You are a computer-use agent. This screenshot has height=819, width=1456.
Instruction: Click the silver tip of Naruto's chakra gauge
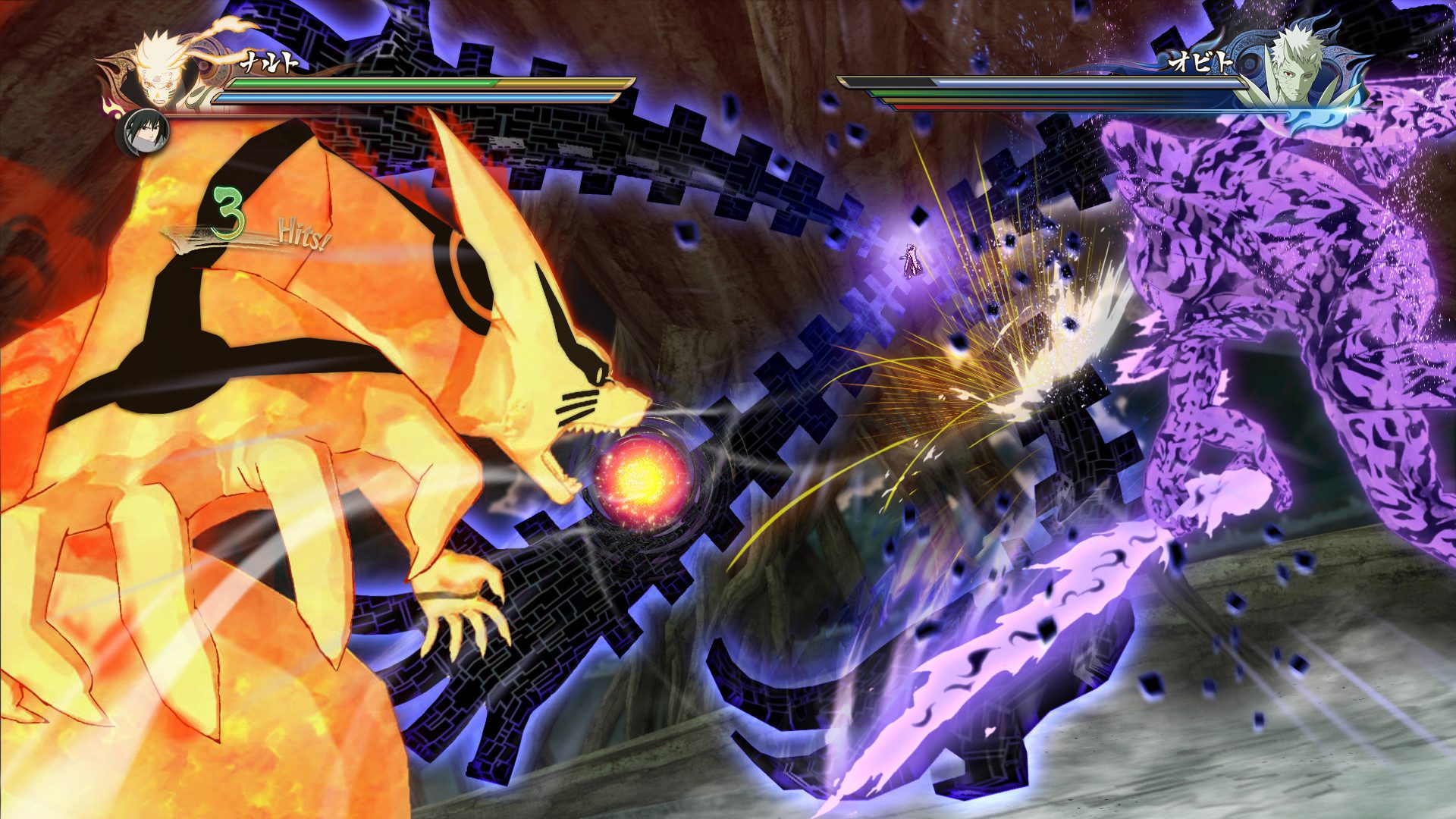[616, 97]
